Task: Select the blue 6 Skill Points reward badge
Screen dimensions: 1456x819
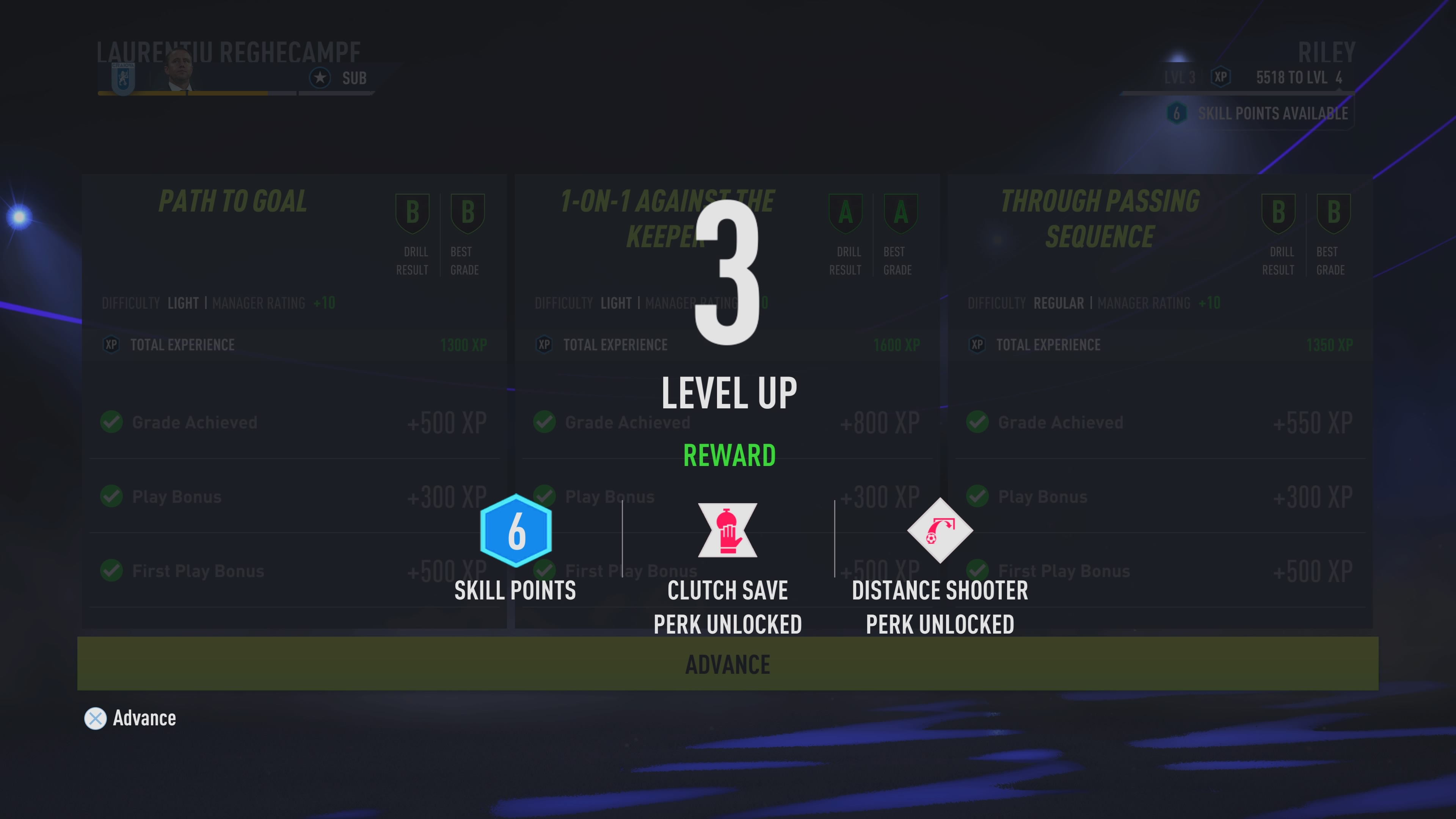Action: pyautogui.click(x=516, y=531)
